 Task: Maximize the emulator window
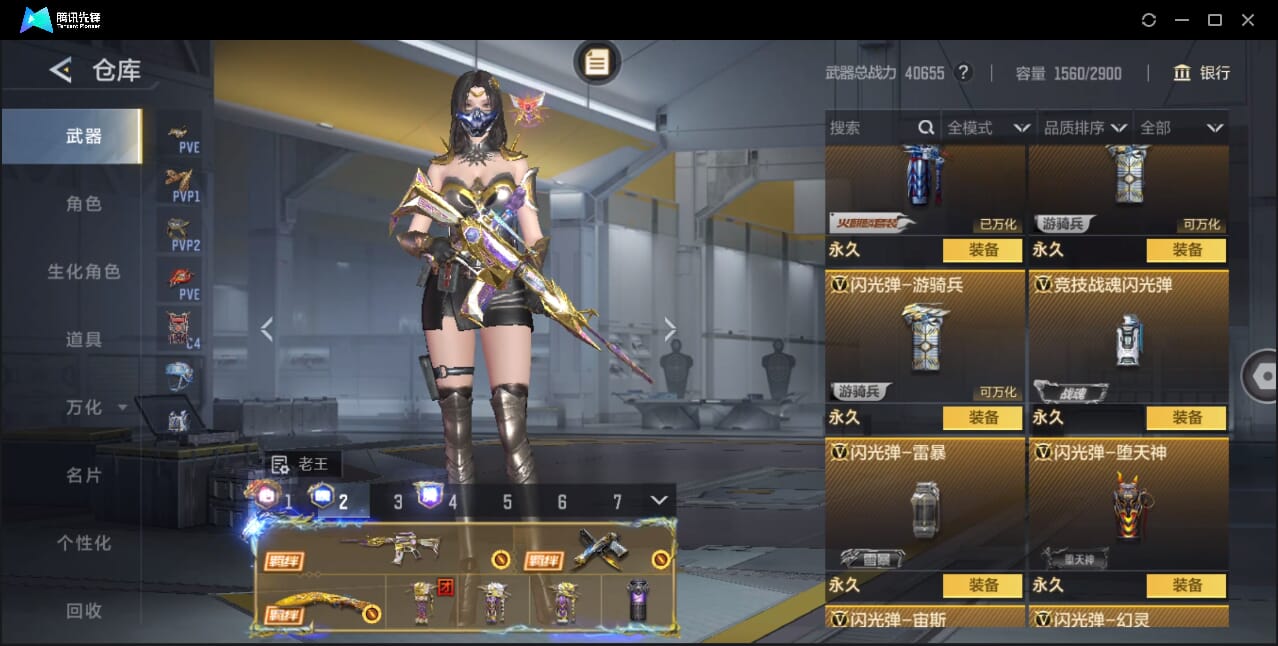tap(1215, 20)
